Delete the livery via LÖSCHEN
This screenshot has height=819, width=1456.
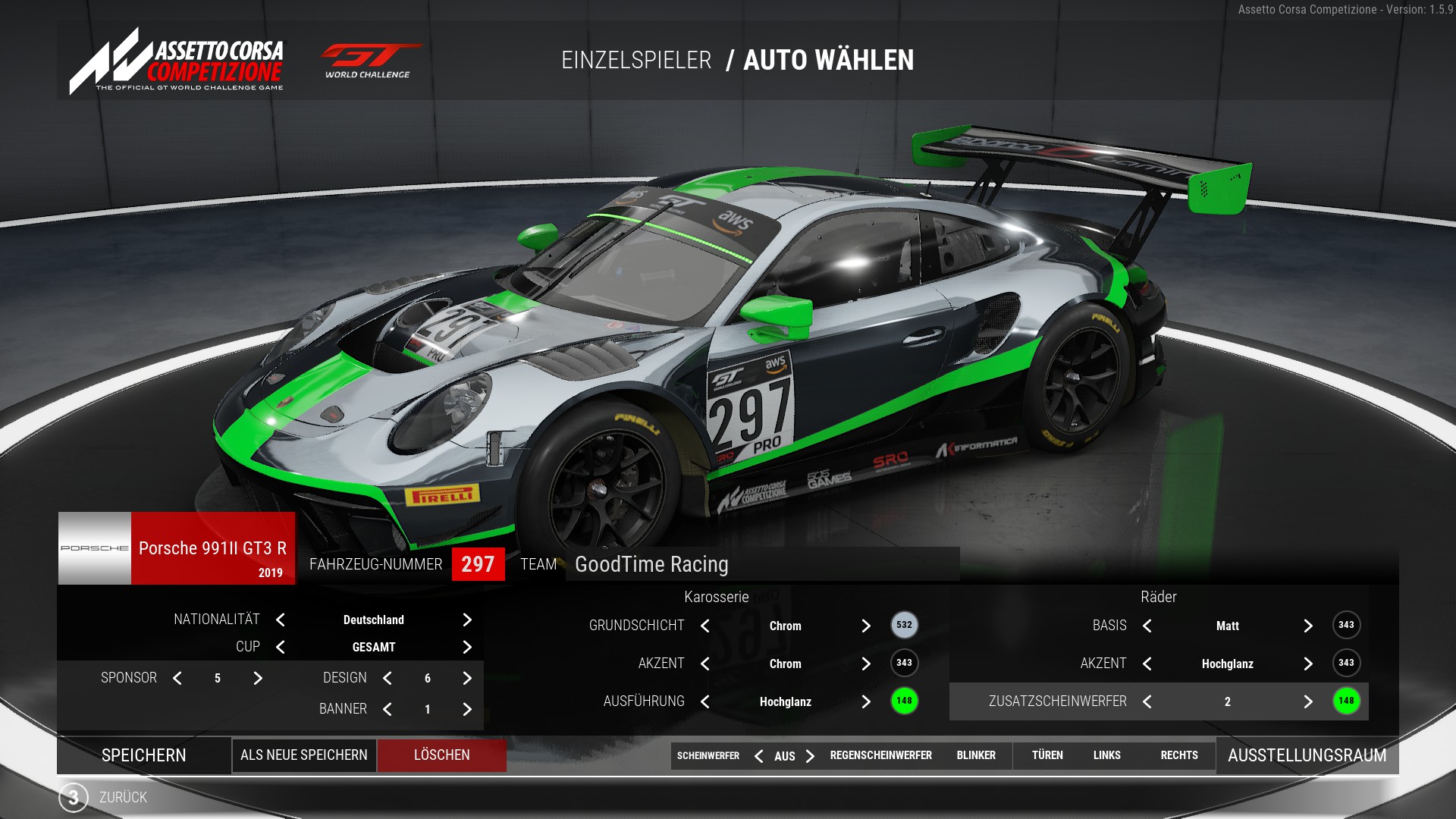442,755
